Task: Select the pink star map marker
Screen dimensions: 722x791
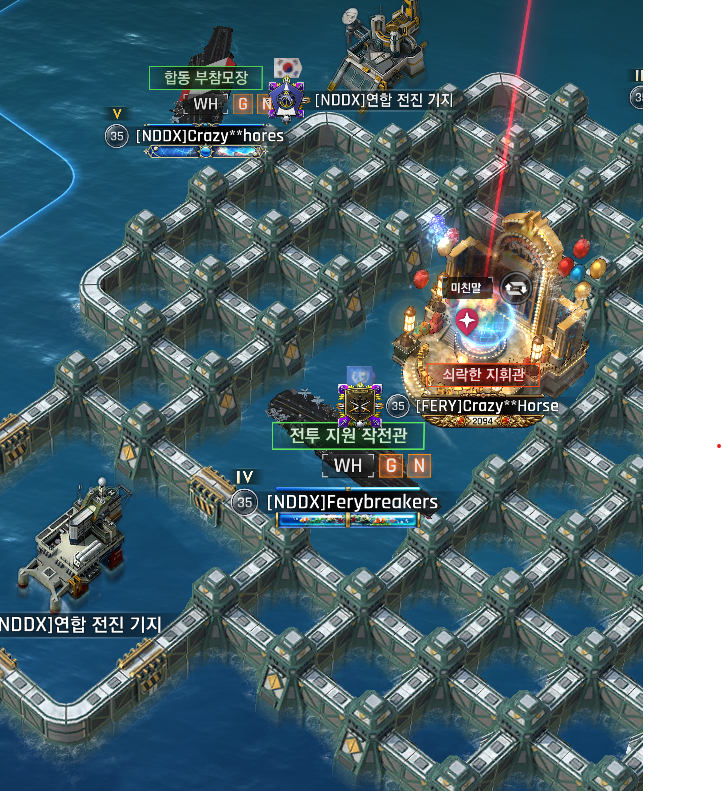Action: click(x=466, y=321)
